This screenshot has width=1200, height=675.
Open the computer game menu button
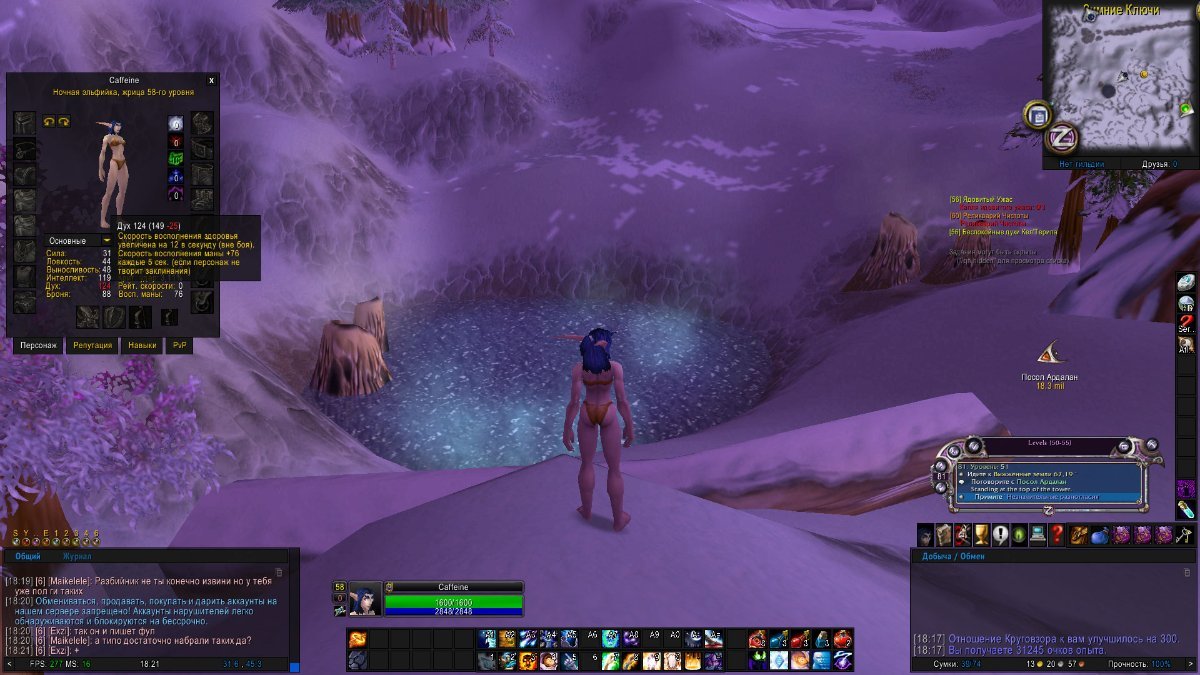point(1038,535)
